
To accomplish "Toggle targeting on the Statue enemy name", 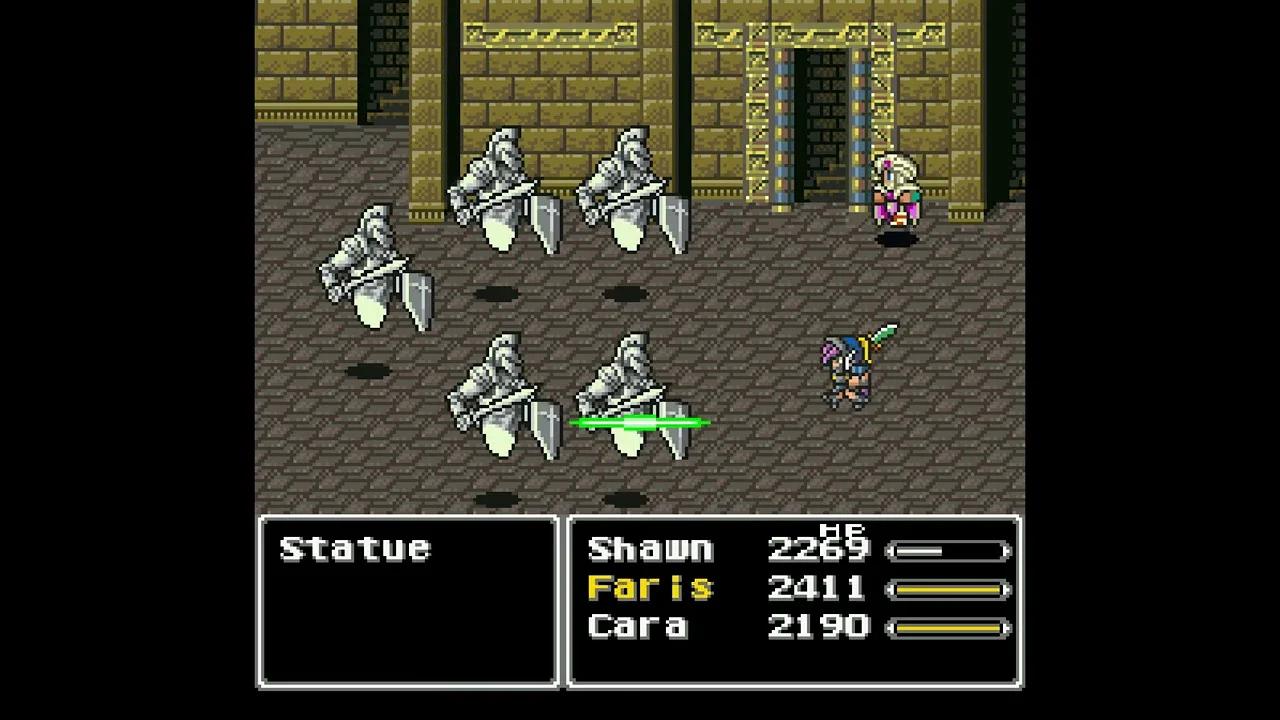I will (357, 548).
